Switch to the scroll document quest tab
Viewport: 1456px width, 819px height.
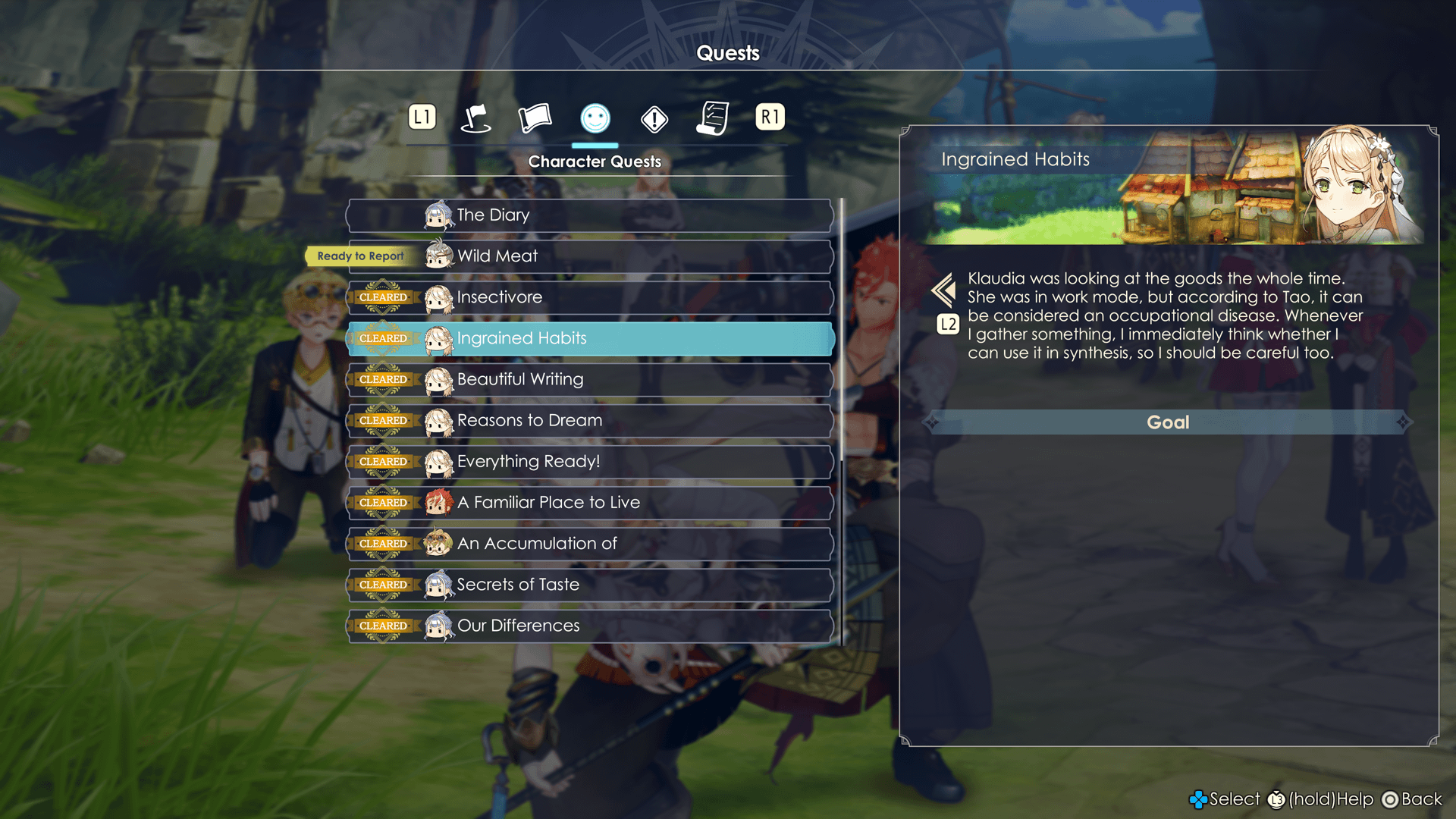pos(713,118)
